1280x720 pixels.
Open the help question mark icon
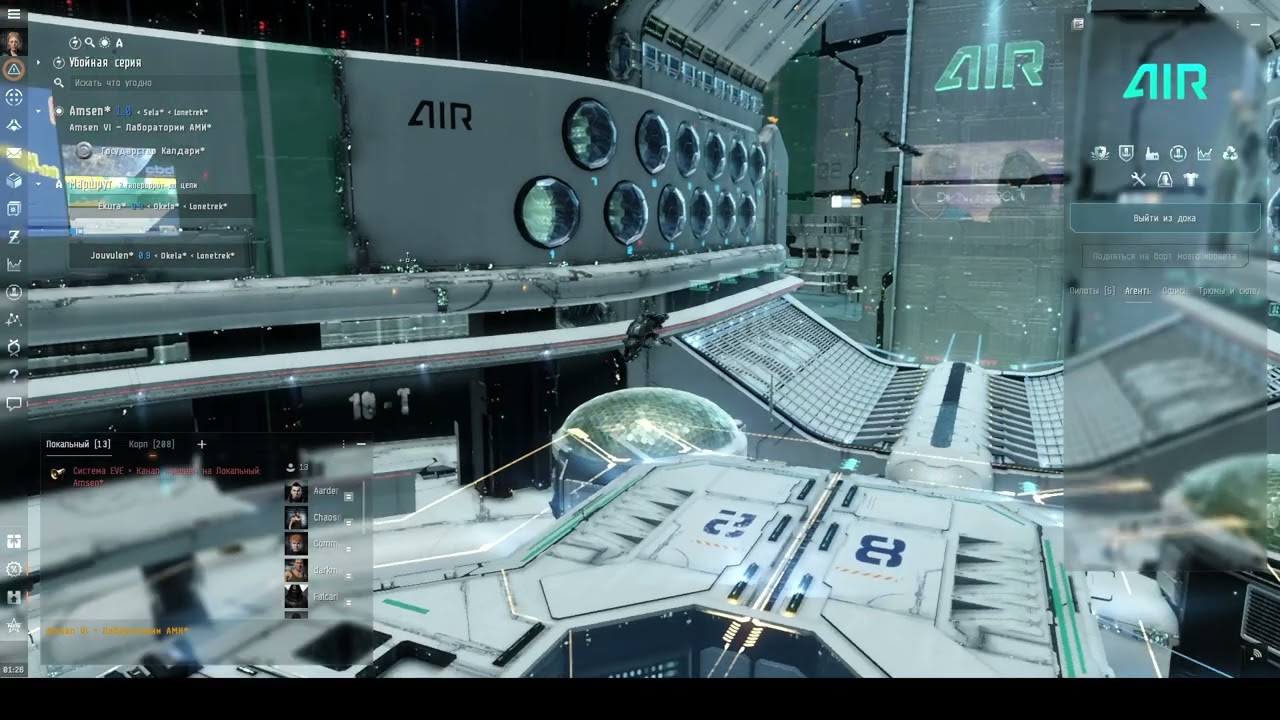tap(14, 376)
